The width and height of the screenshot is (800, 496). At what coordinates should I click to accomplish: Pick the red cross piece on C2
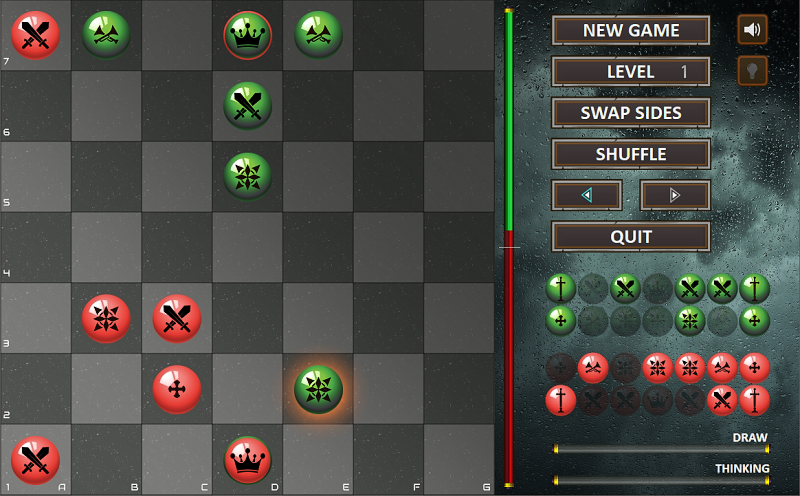pyautogui.click(x=177, y=389)
